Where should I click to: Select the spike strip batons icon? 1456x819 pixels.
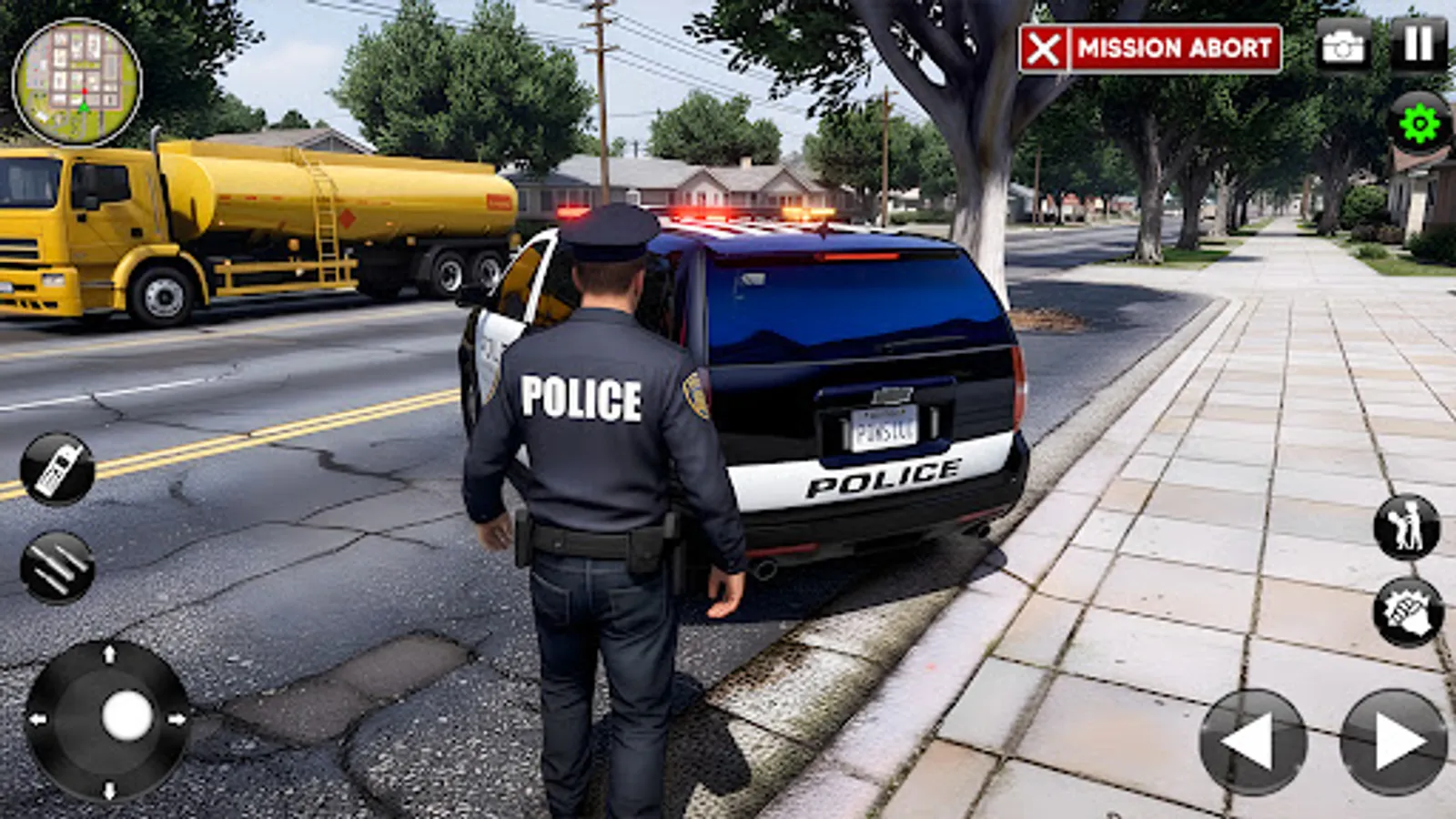pos(56,566)
